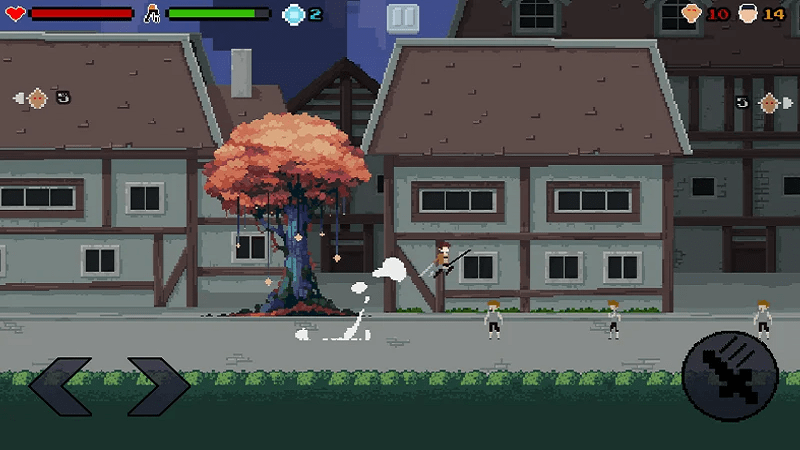The width and height of the screenshot is (800, 450).
Task: Pause the game with the top button
Action: click(x=401, y=17)
